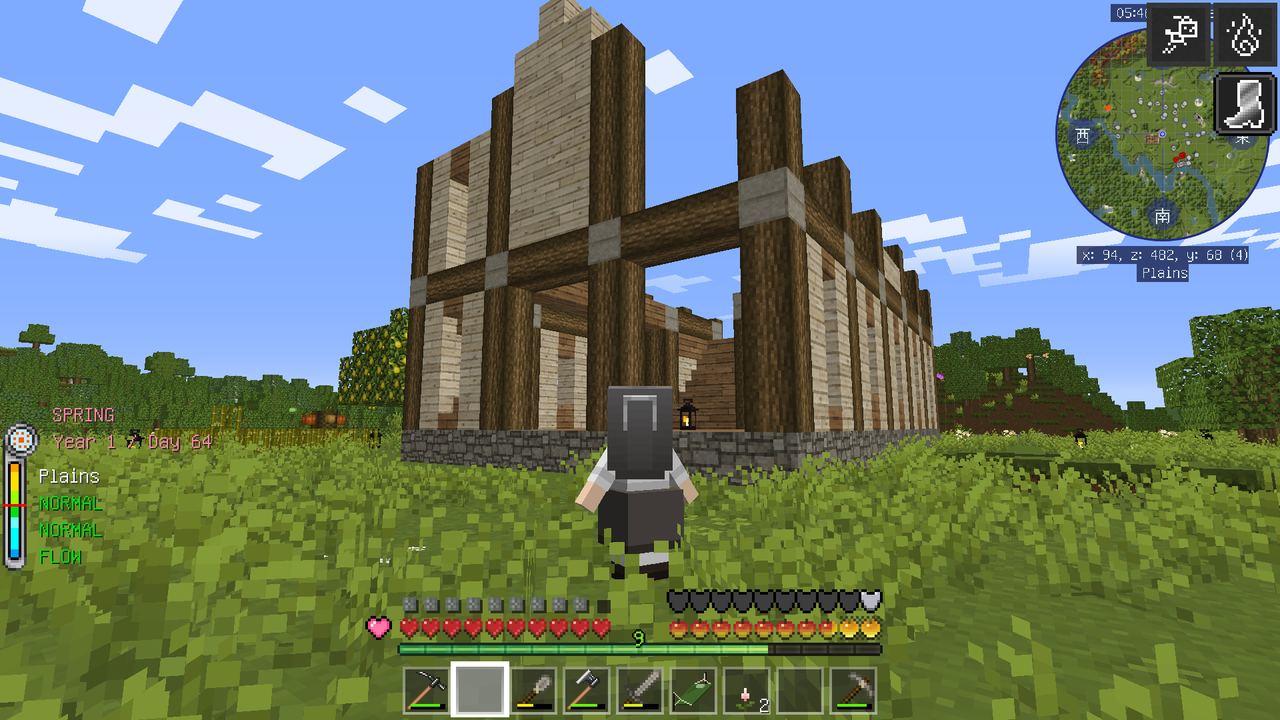
Task: Select the hammer in the hotbar
Action: (x=584, y=688)
